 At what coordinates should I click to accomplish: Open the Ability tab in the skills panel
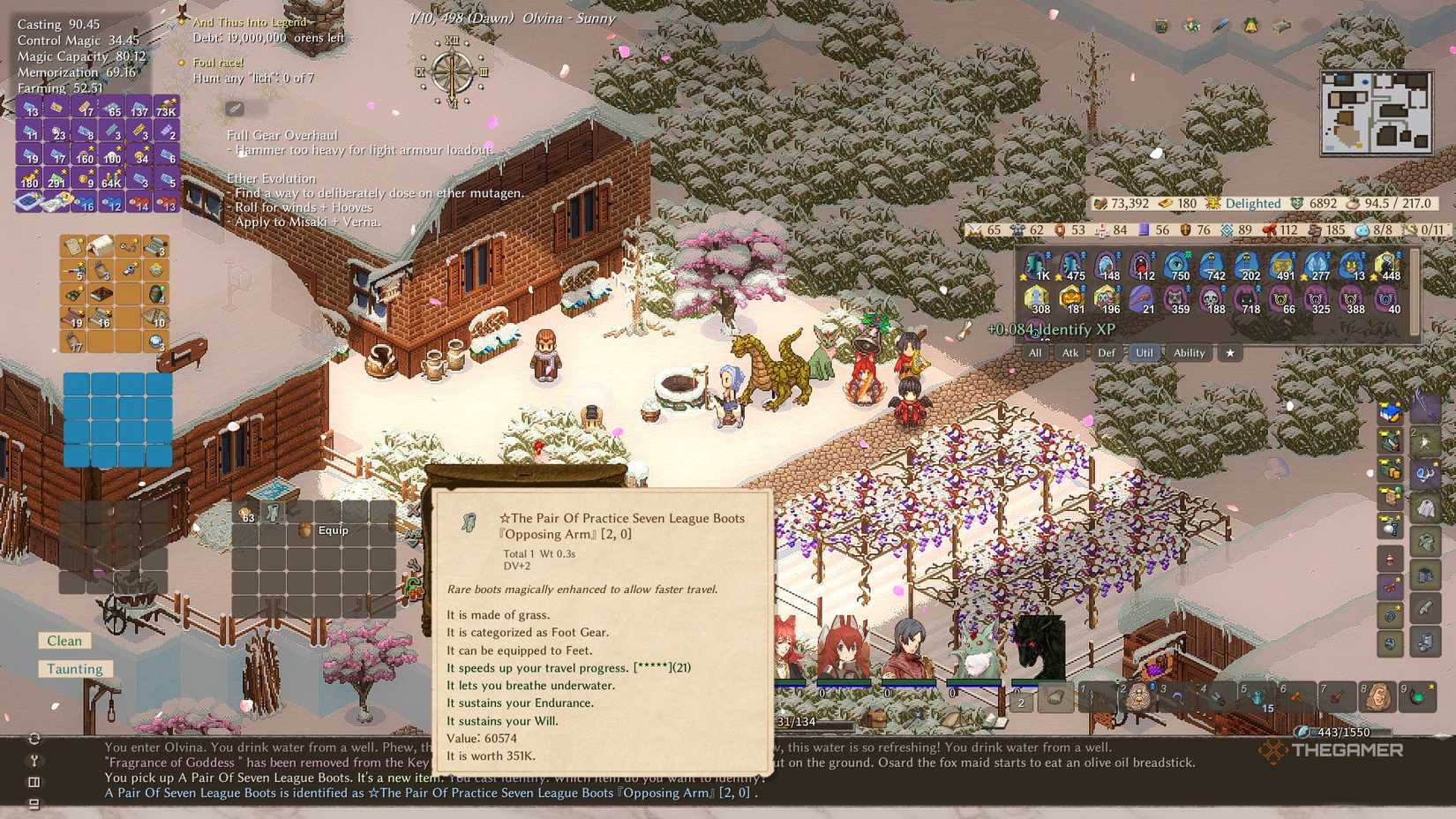[x=1190, y=353]
